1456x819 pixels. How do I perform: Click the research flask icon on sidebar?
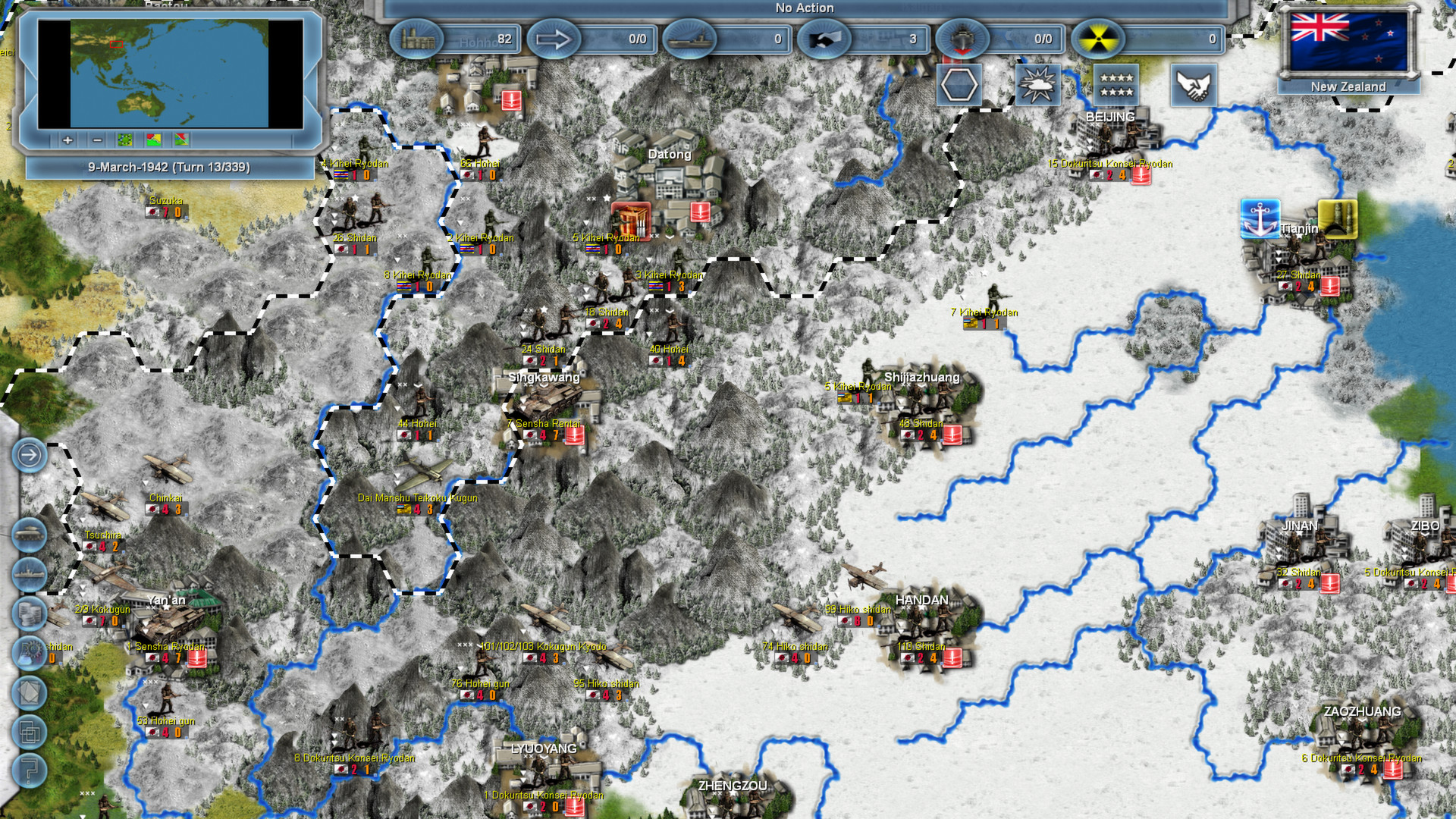point(30,651)
